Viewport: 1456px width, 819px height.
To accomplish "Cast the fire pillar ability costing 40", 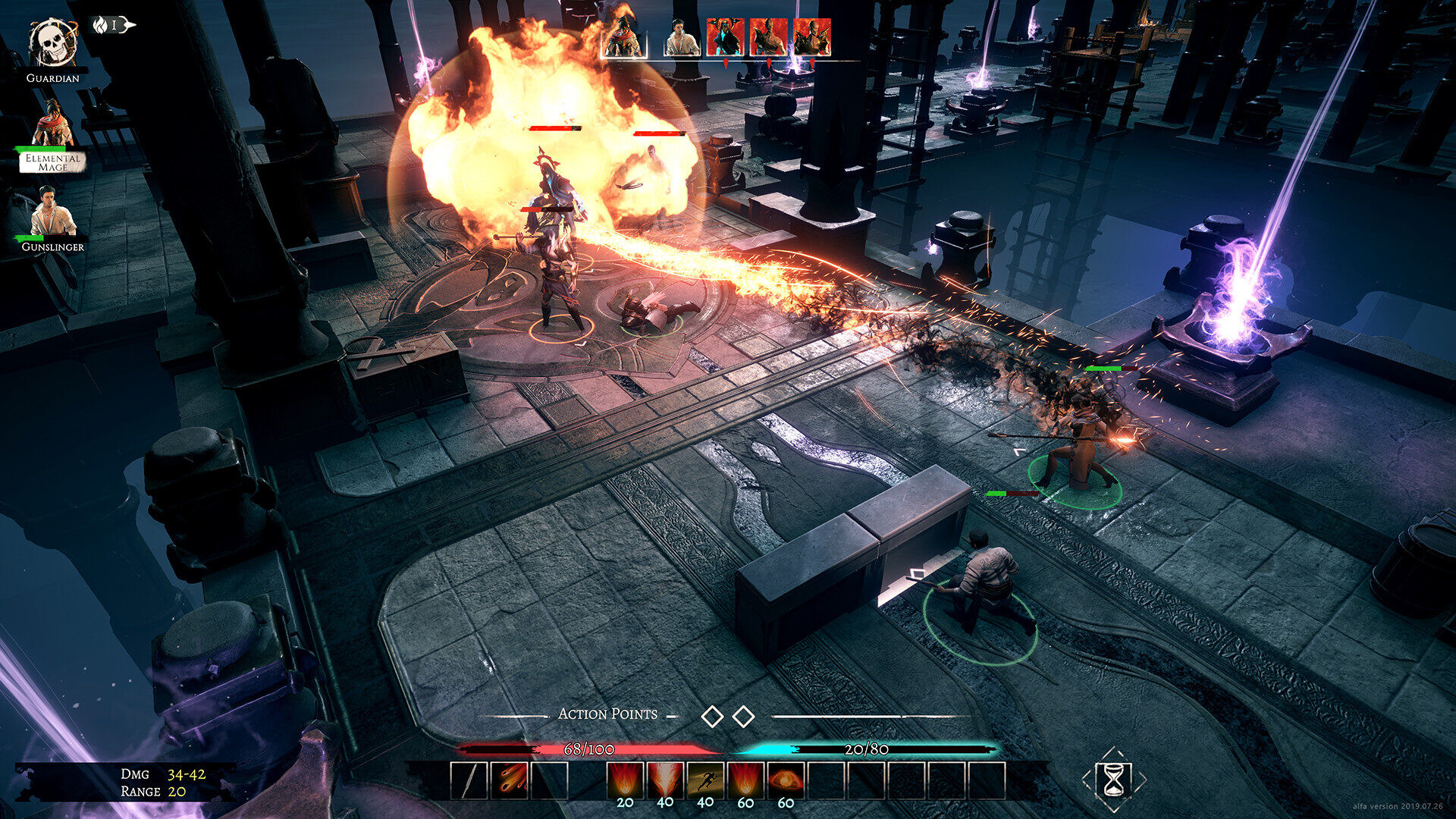I will [x=665, y=780].
